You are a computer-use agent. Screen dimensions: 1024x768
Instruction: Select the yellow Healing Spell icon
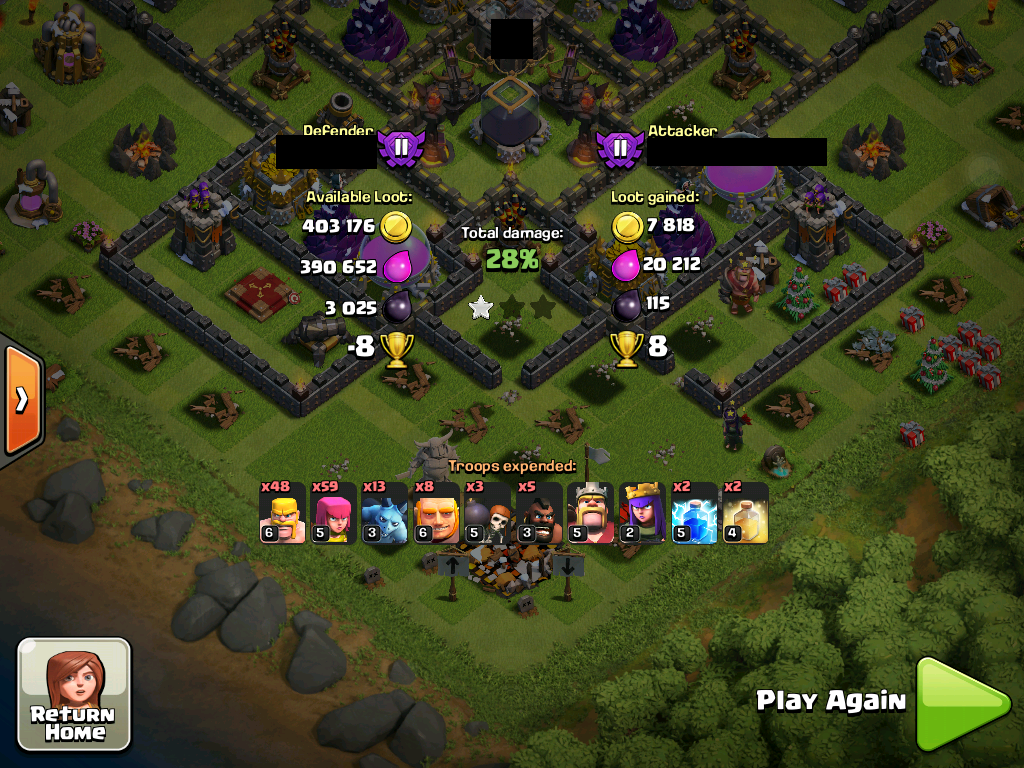click(x=745, y=513)
